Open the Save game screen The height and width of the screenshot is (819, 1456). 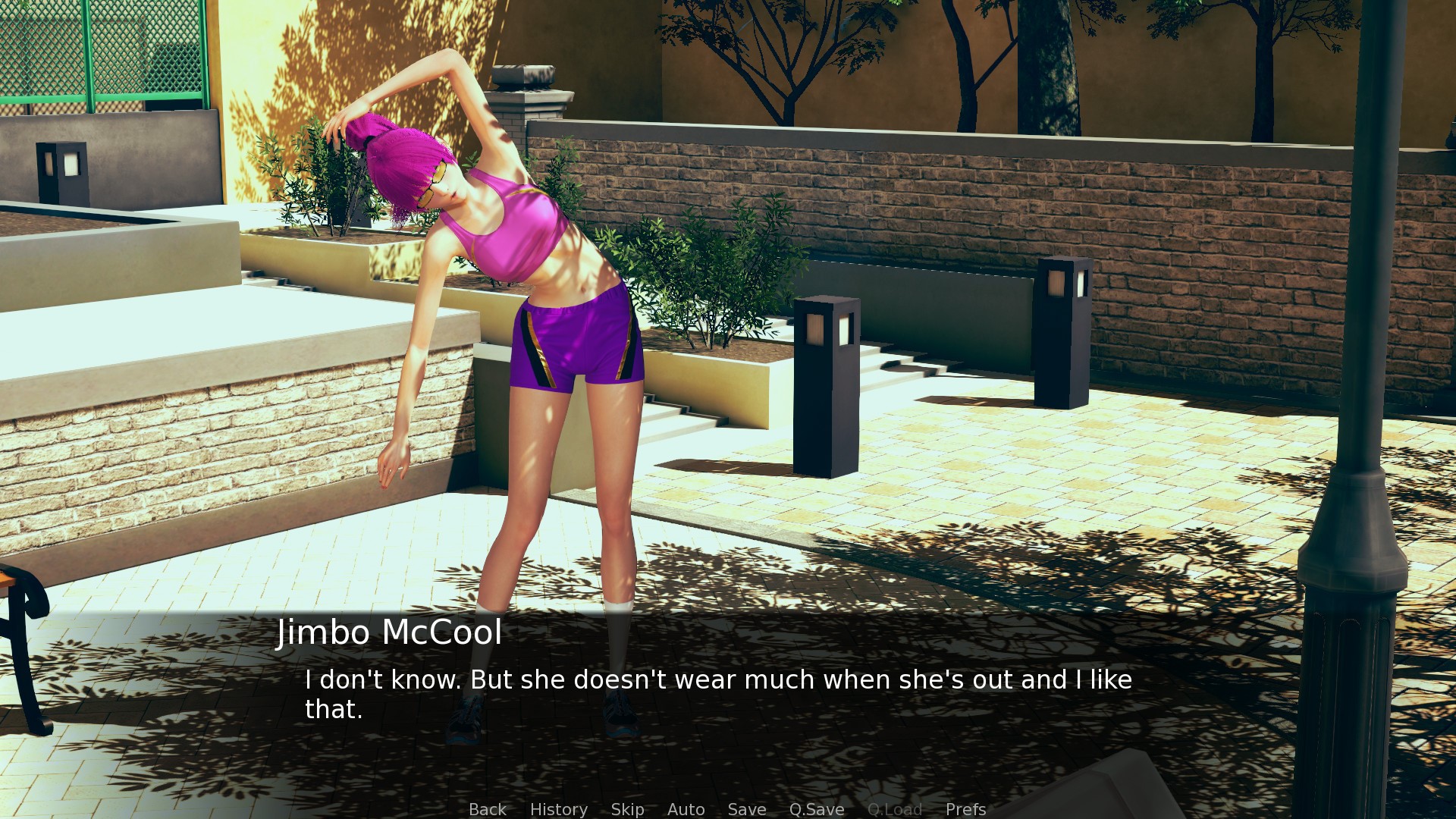point(746,809)
